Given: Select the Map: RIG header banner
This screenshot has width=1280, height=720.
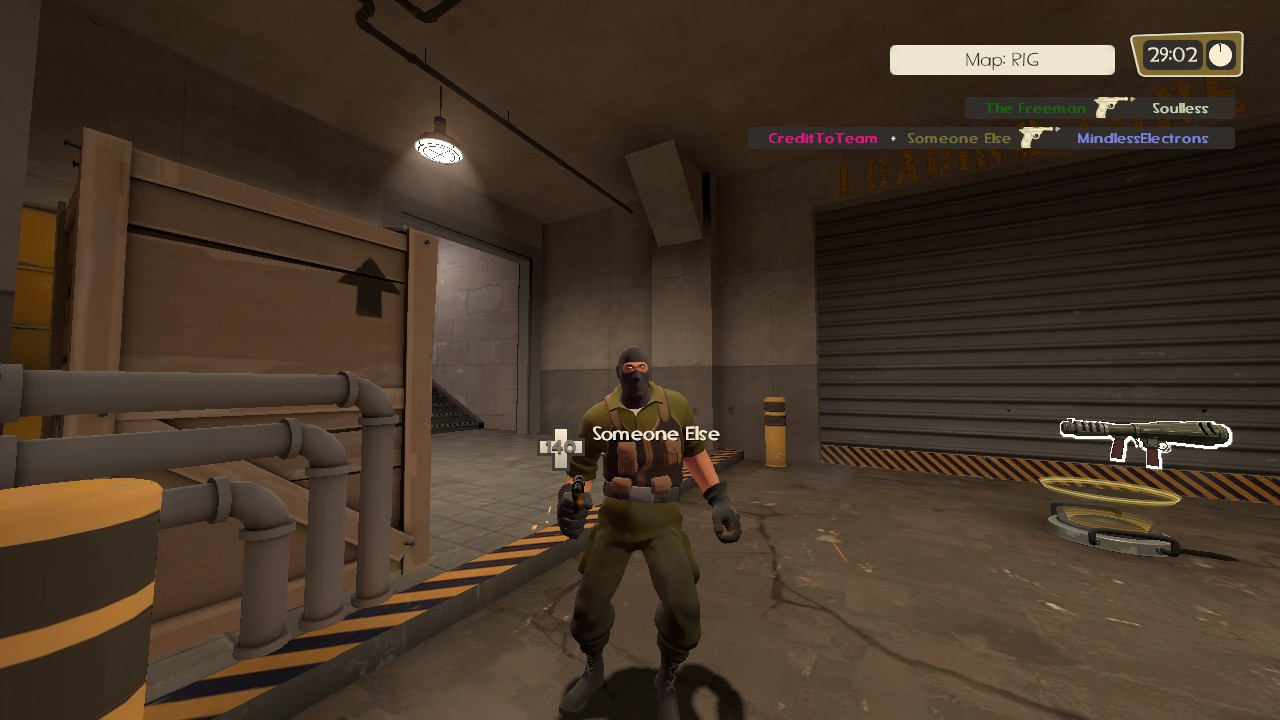Looking at the screenshot, I should point(1001,60).
